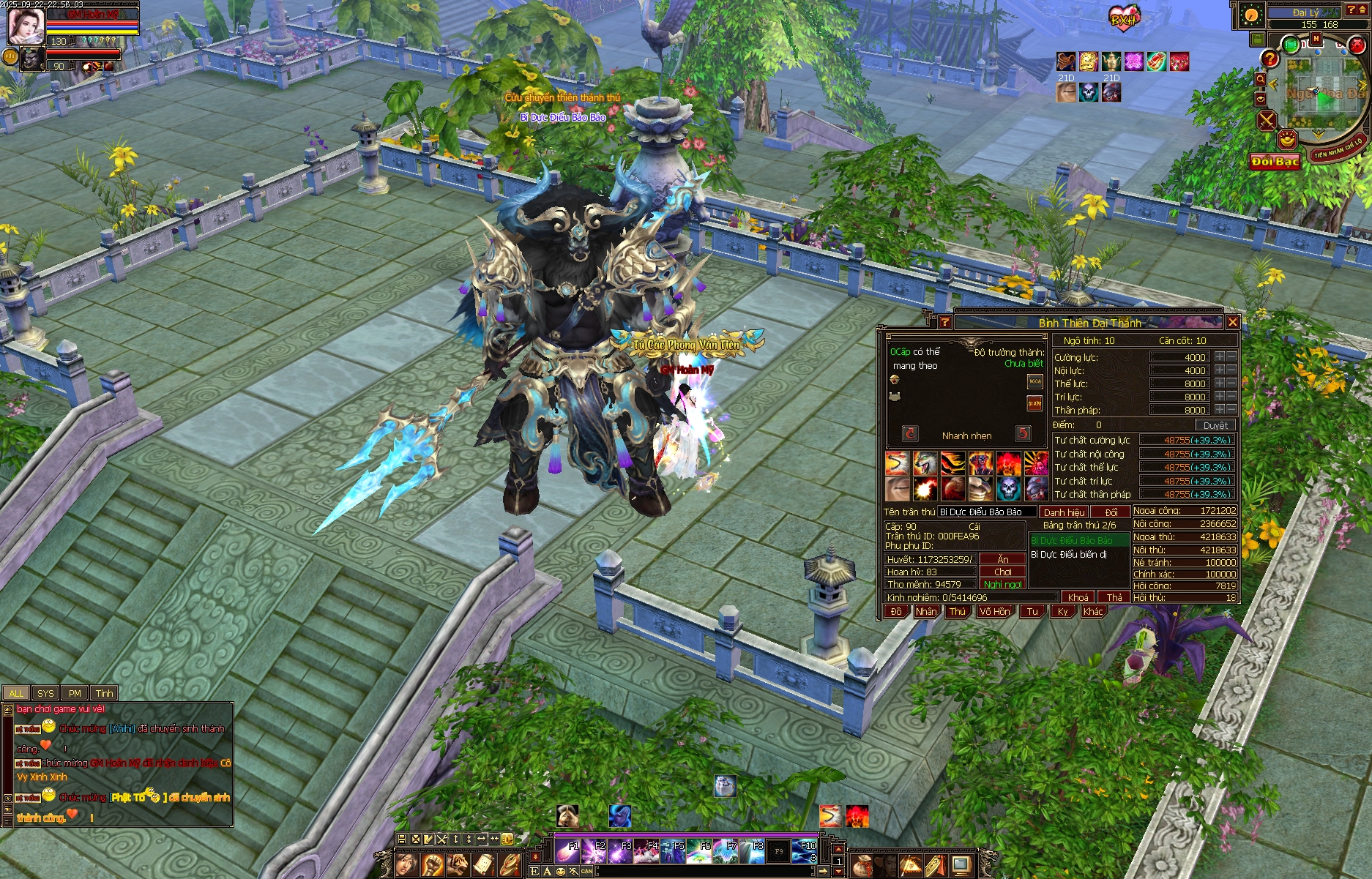Open the crossed swords icon beside minimap
1372x879 pixels.
[x=1267, y=120]
